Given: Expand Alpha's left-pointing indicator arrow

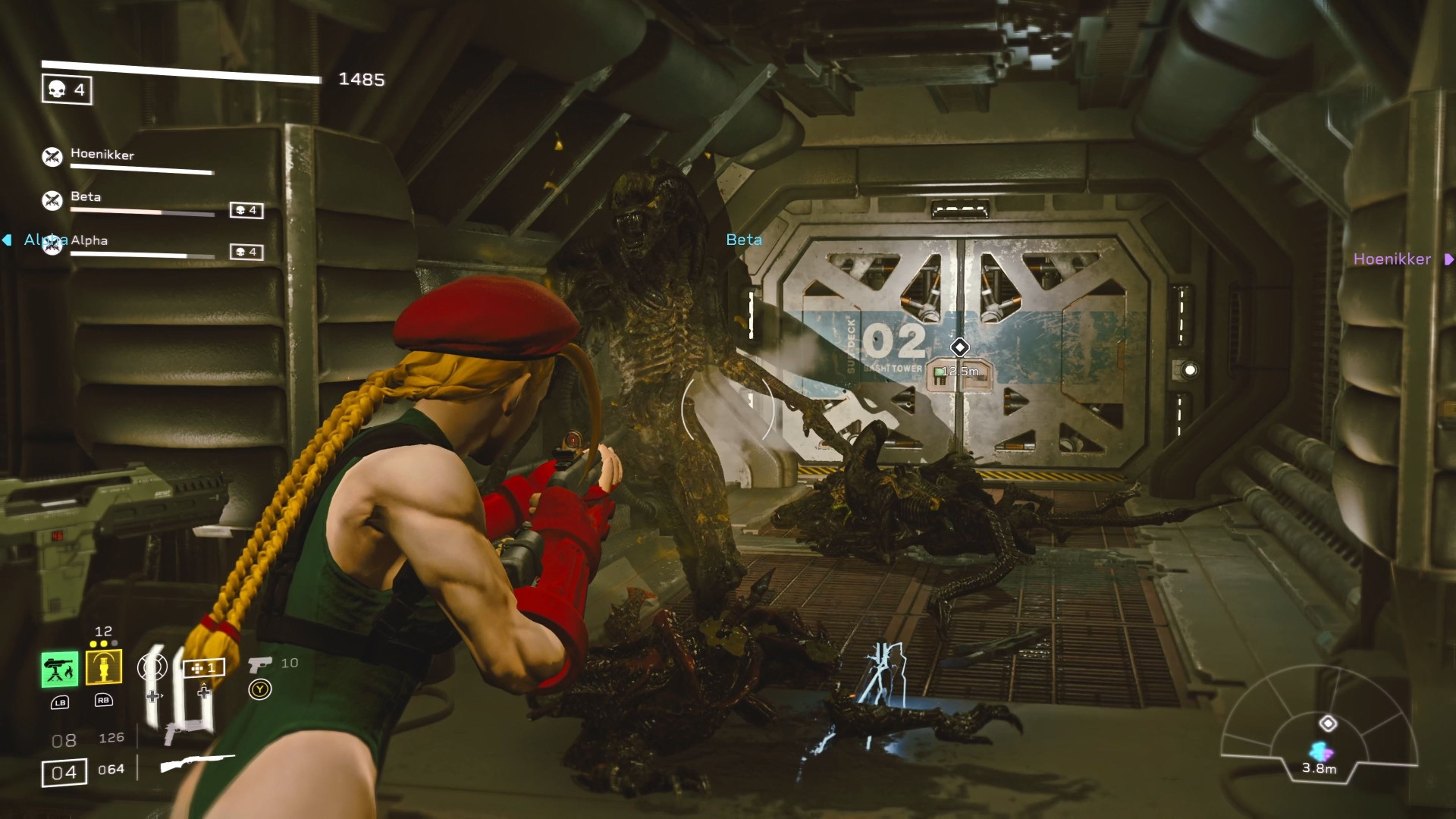Looking at the screenshot, I should [7, 240].
